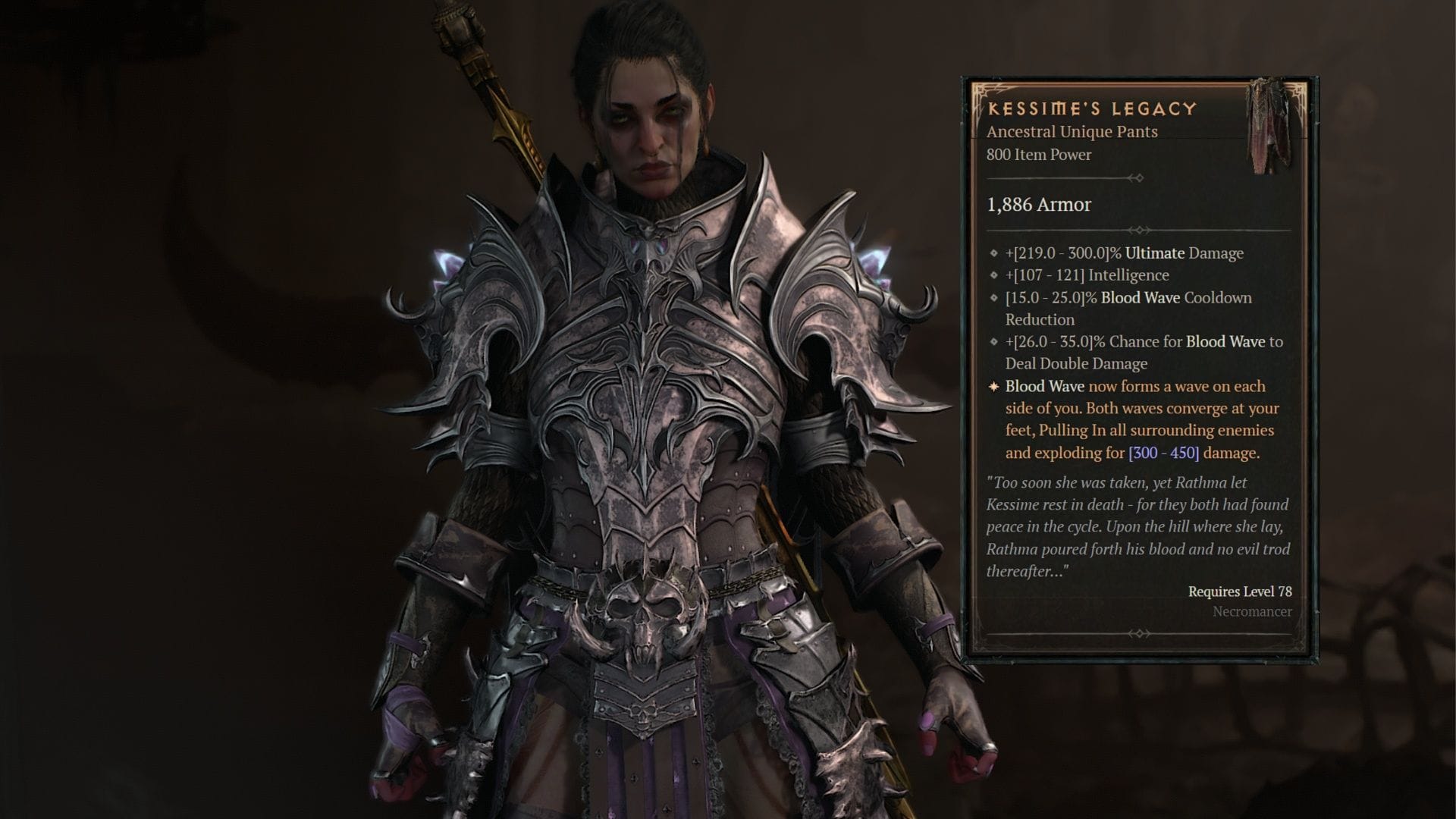
Task: Select the Necromancer class label
Action: 1252,613
